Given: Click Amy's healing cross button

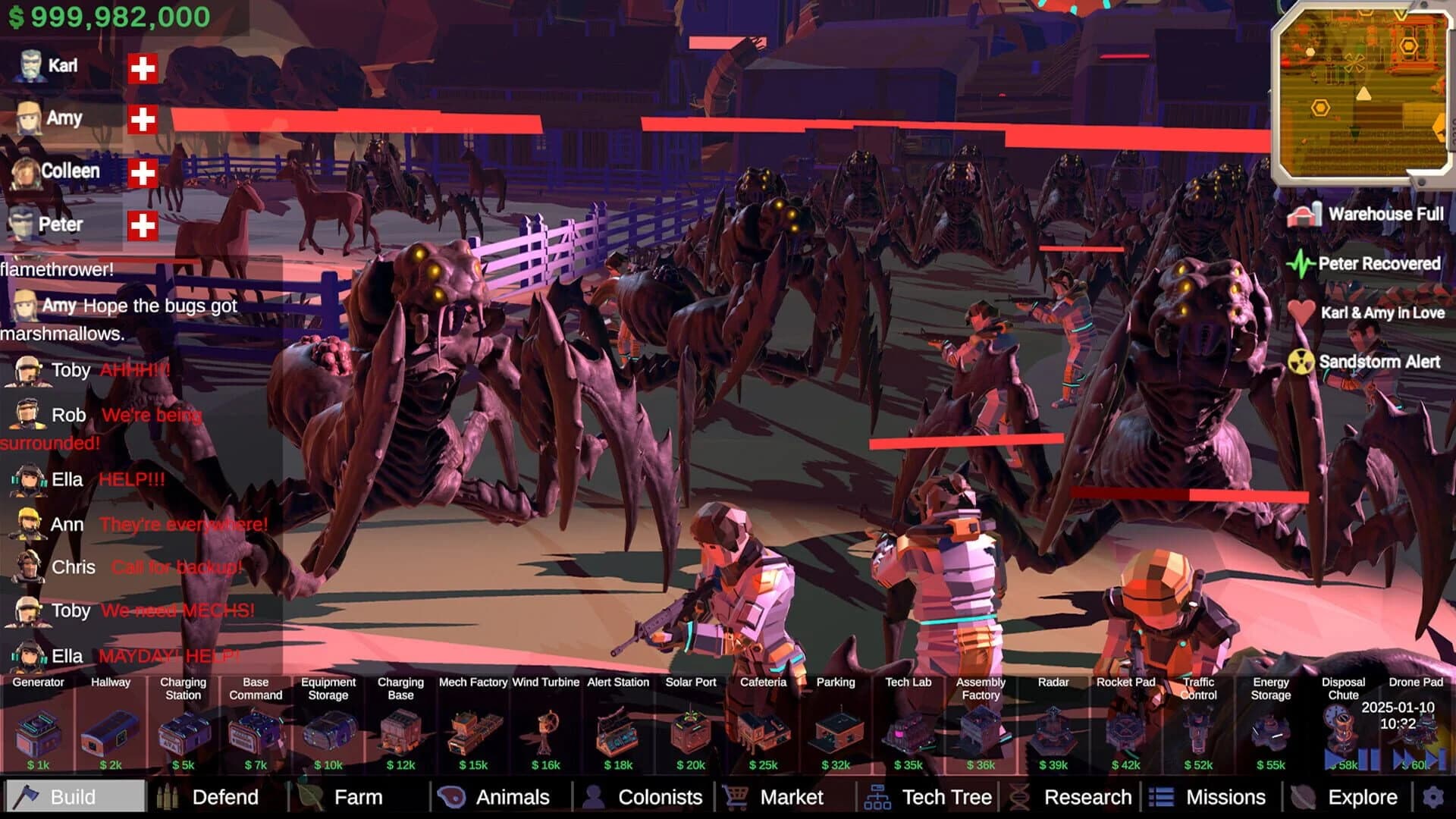Looking at the screenshot, I should coord(141,118).
